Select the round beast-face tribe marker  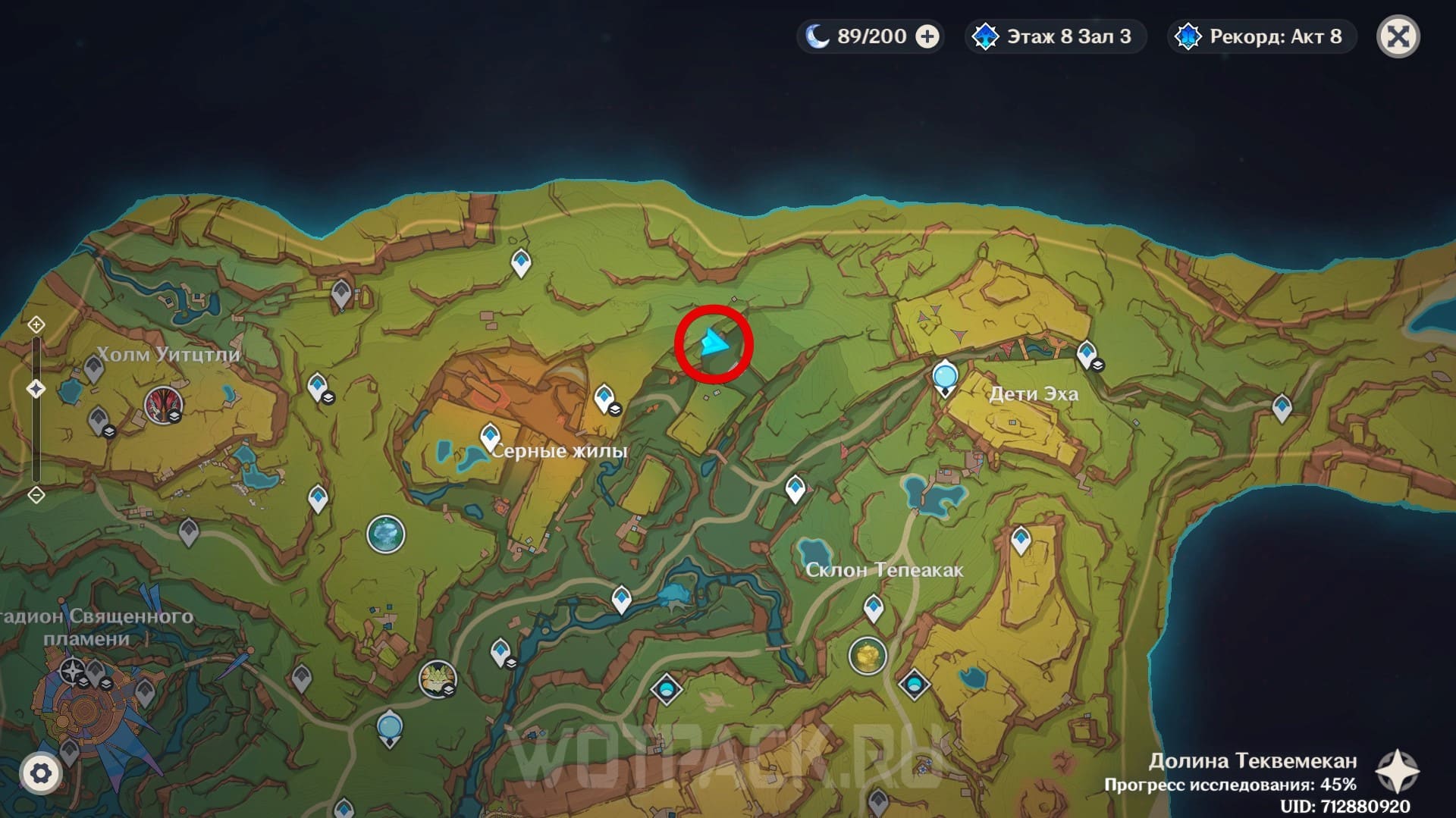pyautogui.click(x=437, y=677)
